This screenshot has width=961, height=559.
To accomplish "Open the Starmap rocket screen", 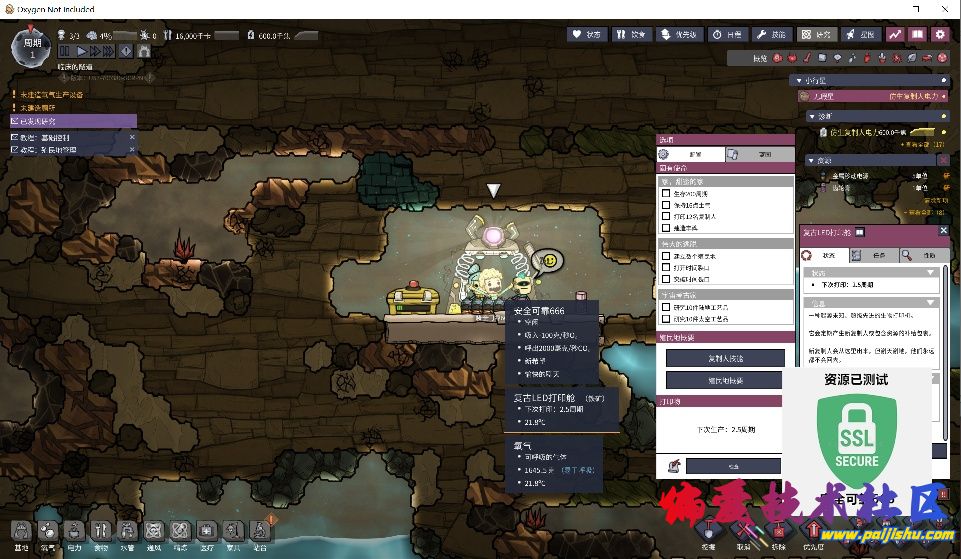I will (x=861, y=34).
